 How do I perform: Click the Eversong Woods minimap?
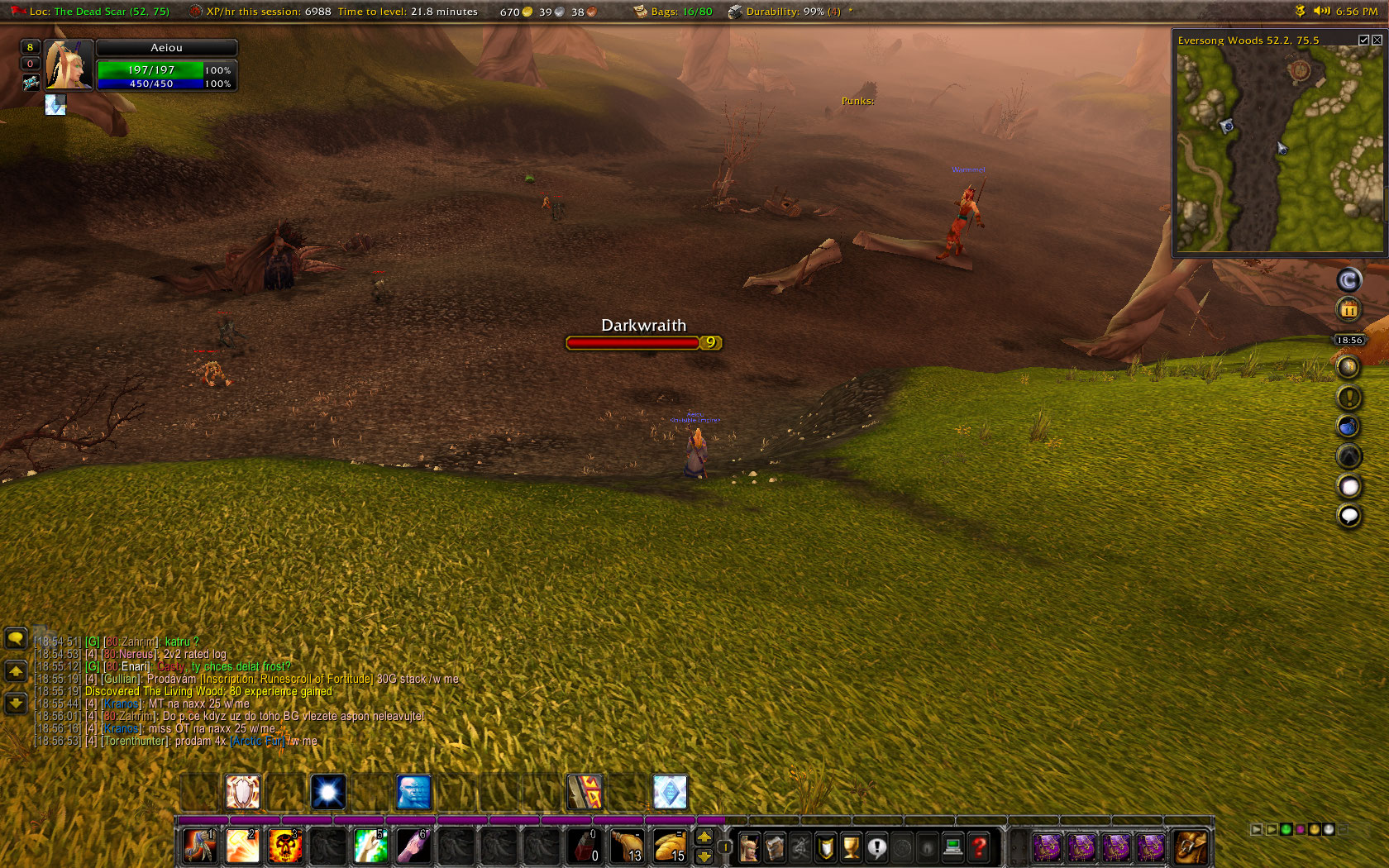[x=1277, y=149]
